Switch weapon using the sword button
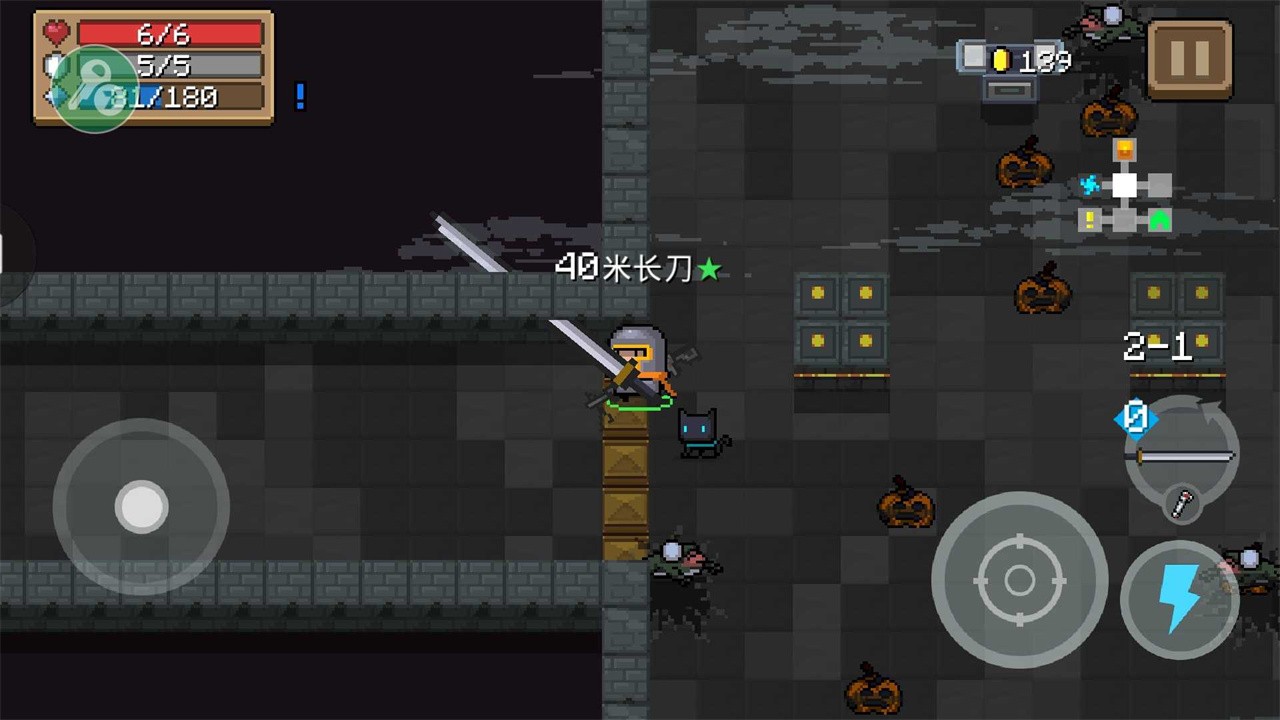This screenshot has width=1280, height=720. (1182, 457)
